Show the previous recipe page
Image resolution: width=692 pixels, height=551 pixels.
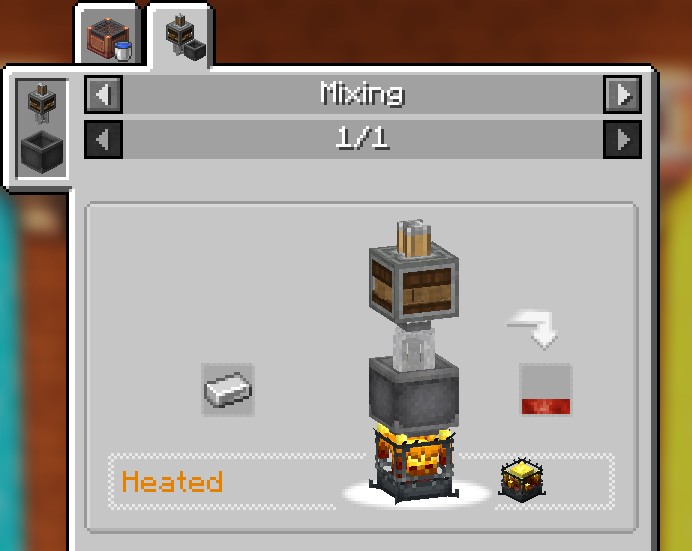pos(104,139)
